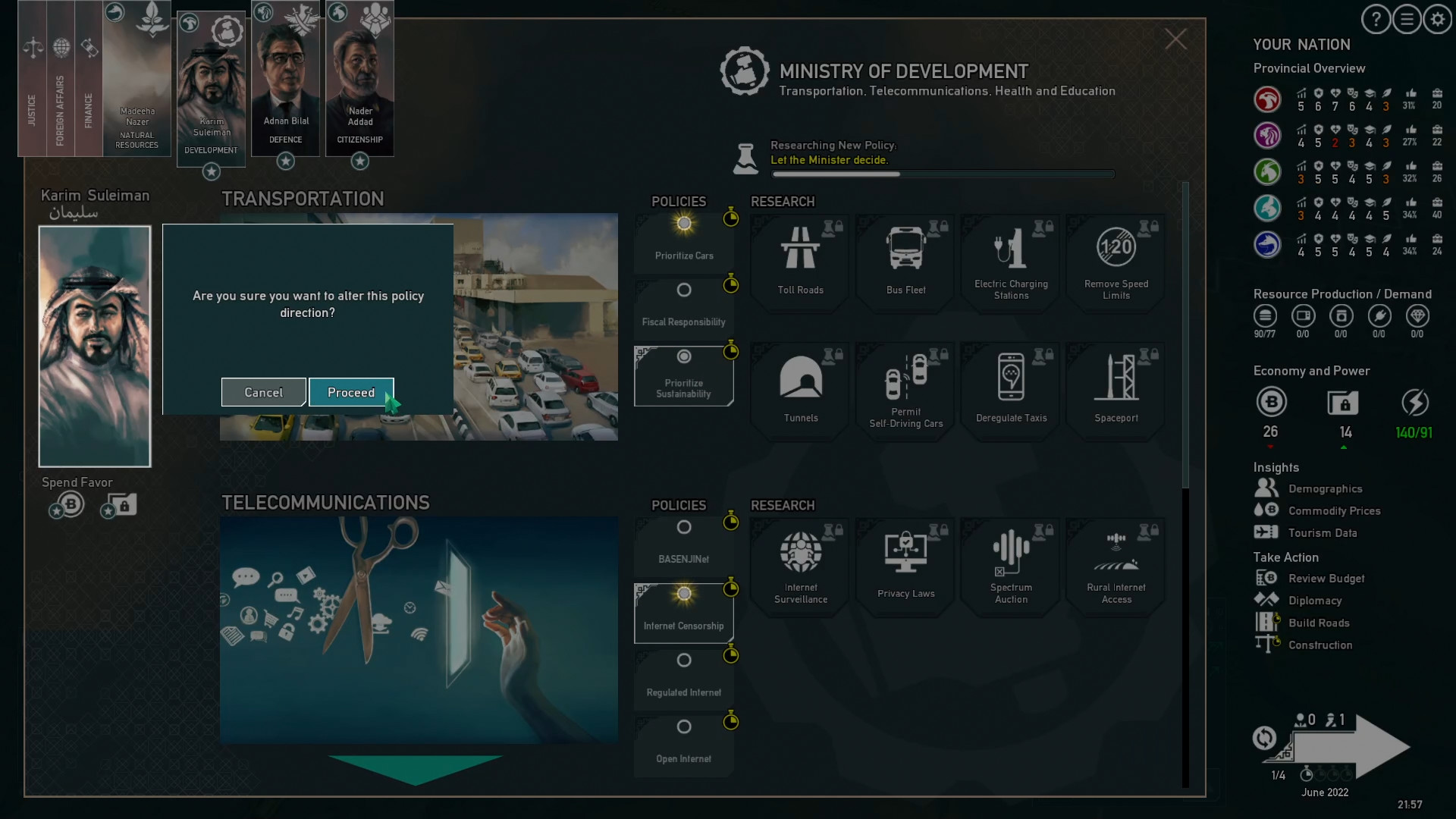This screenshot has width=1456, height=819.
Task: Check the research progress bar
Action: click(x=943, y=174)
